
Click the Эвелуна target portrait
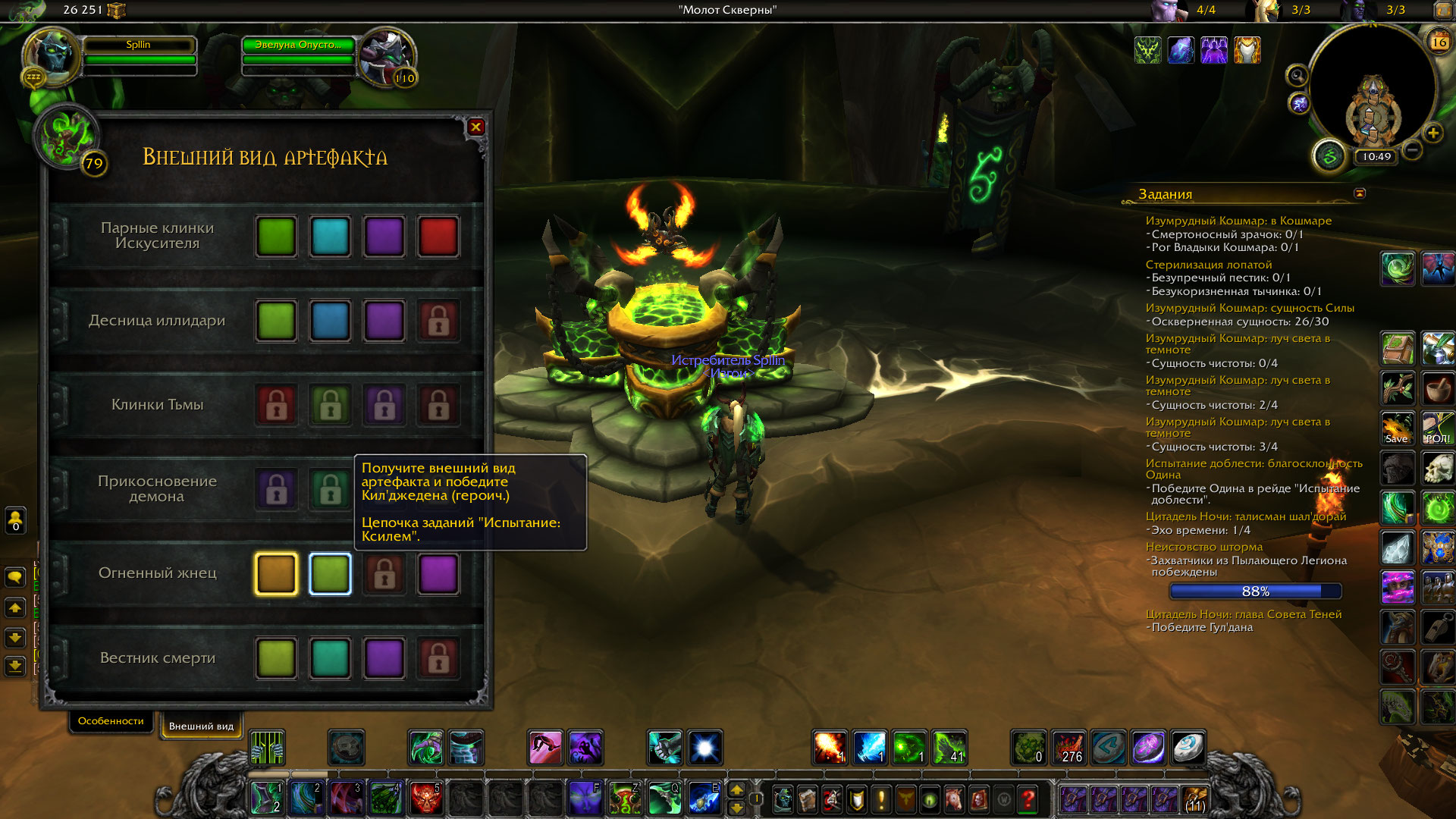tap(385, 55)
